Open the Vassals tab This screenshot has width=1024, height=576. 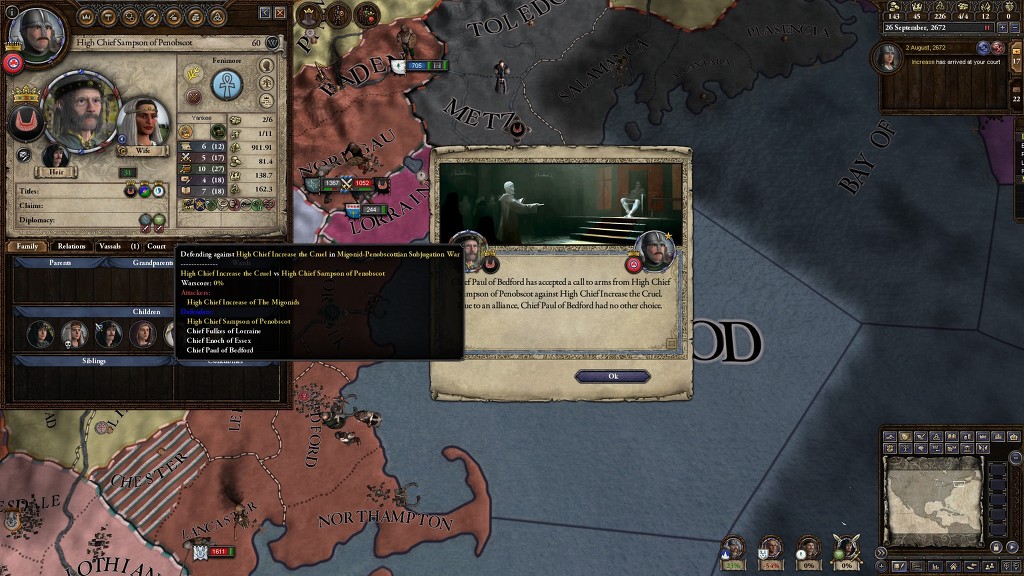coord(110,246)
